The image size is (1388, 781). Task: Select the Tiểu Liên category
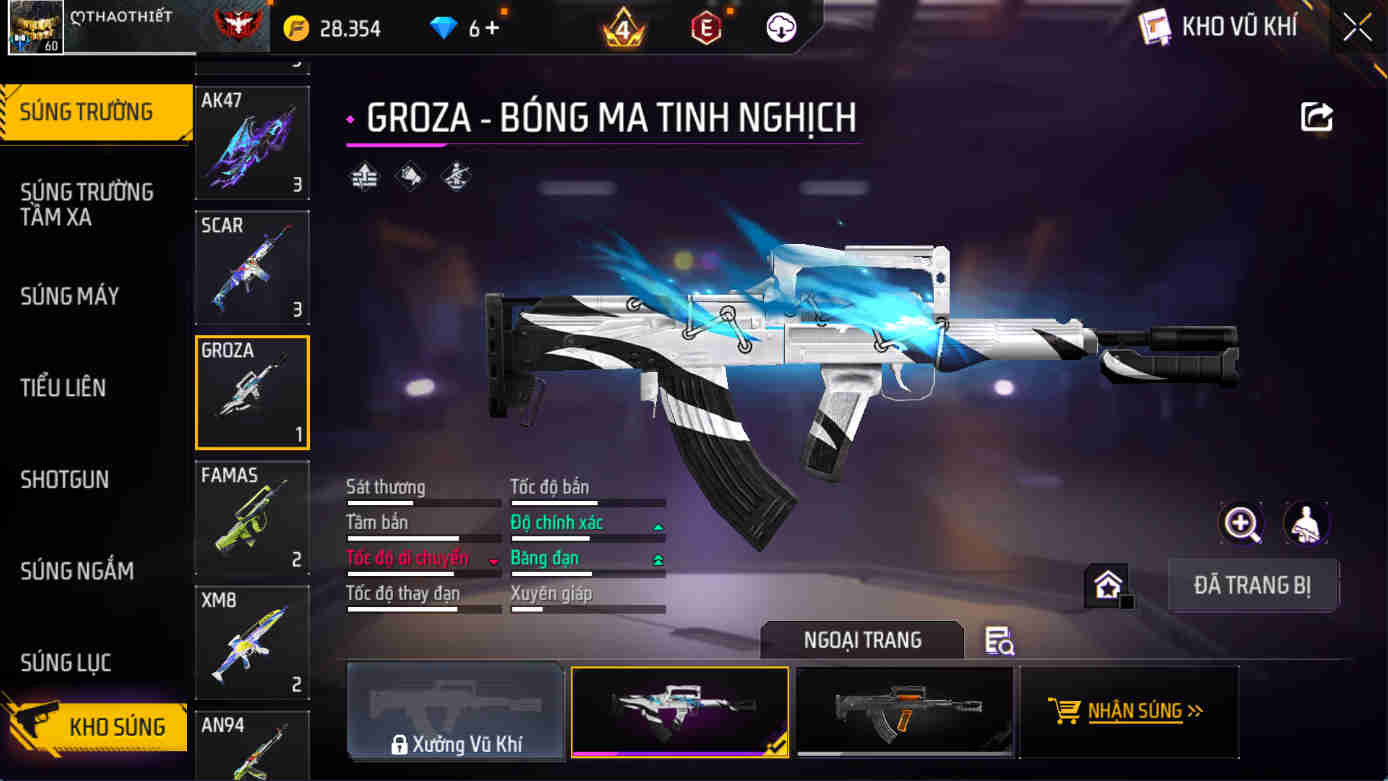click(x=63, y=388)
